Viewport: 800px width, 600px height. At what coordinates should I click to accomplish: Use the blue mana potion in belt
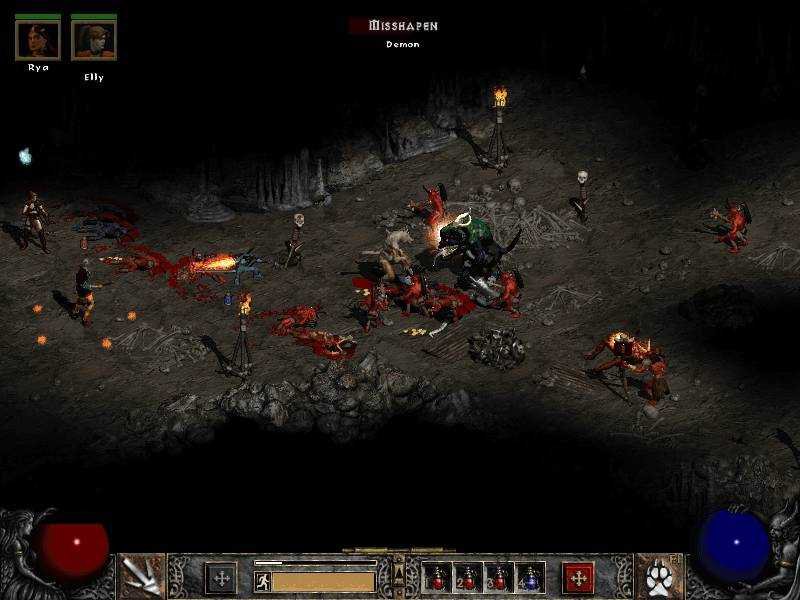coord(530,577)
